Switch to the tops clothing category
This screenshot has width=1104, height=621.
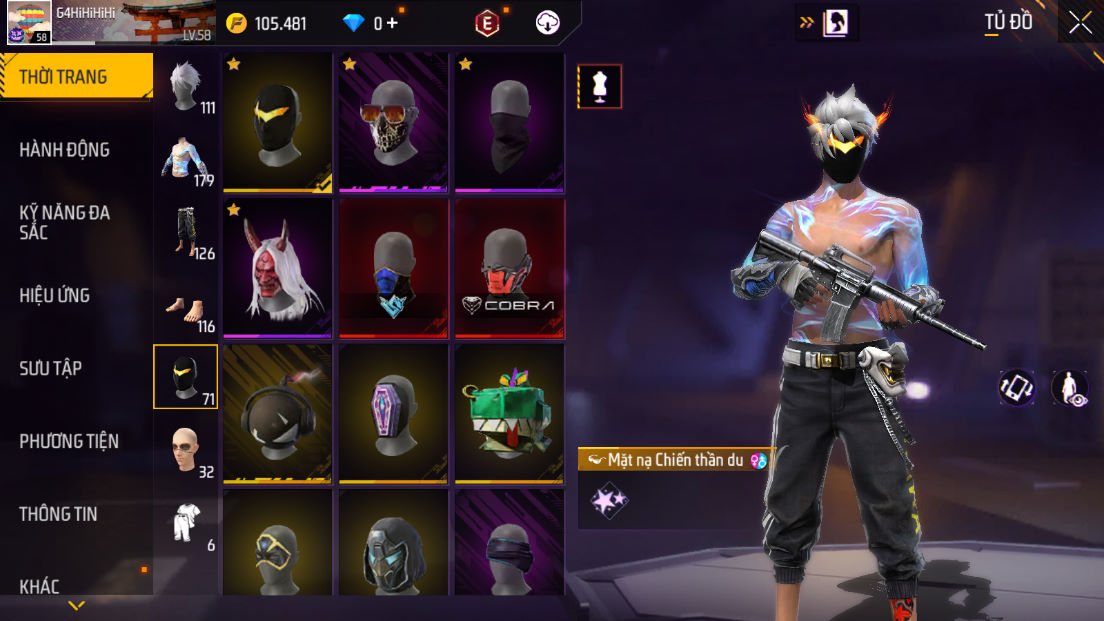tap(186, 160)
